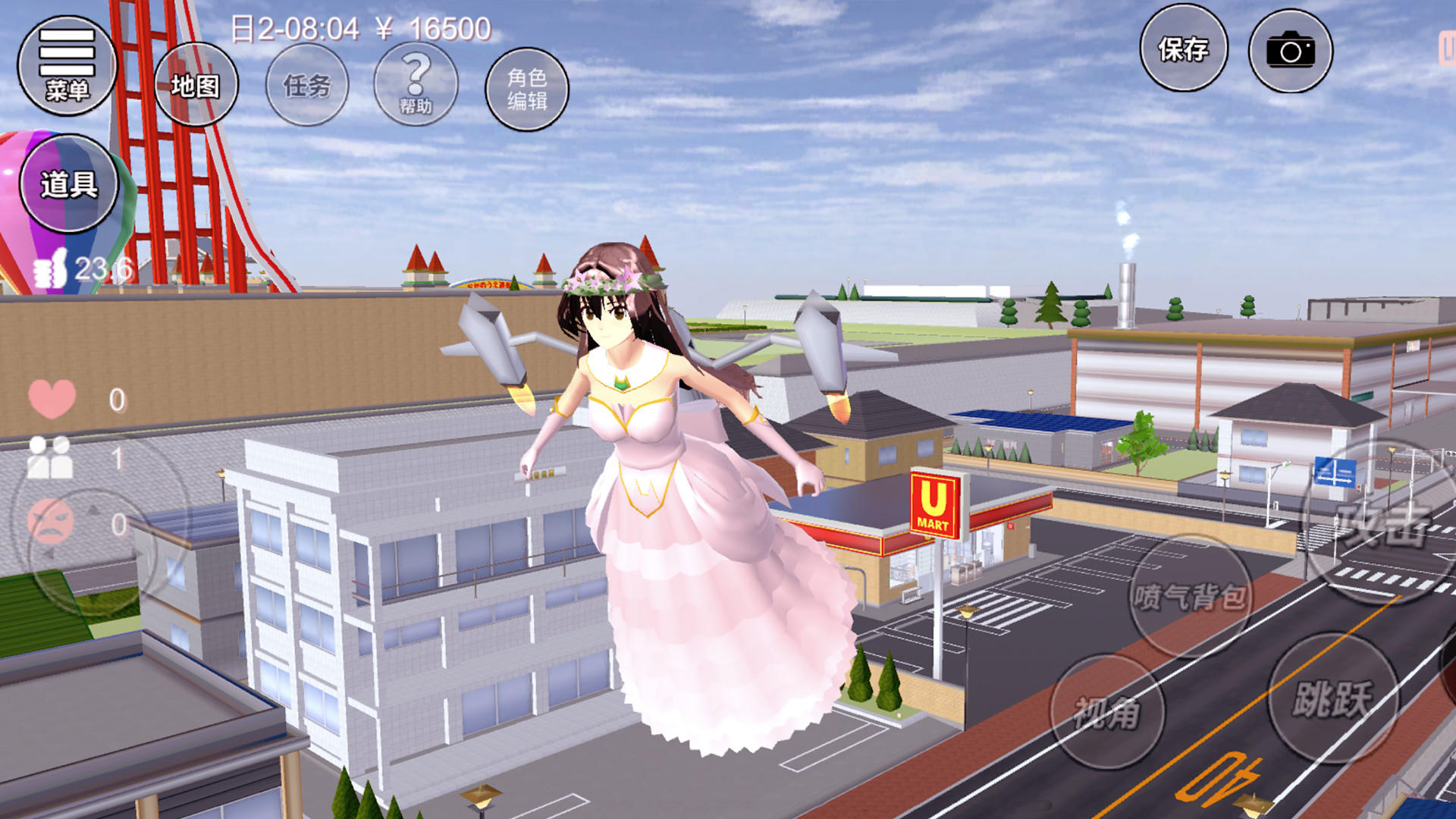
Task: Check the 任务 task list
Action: click(308, 86)
